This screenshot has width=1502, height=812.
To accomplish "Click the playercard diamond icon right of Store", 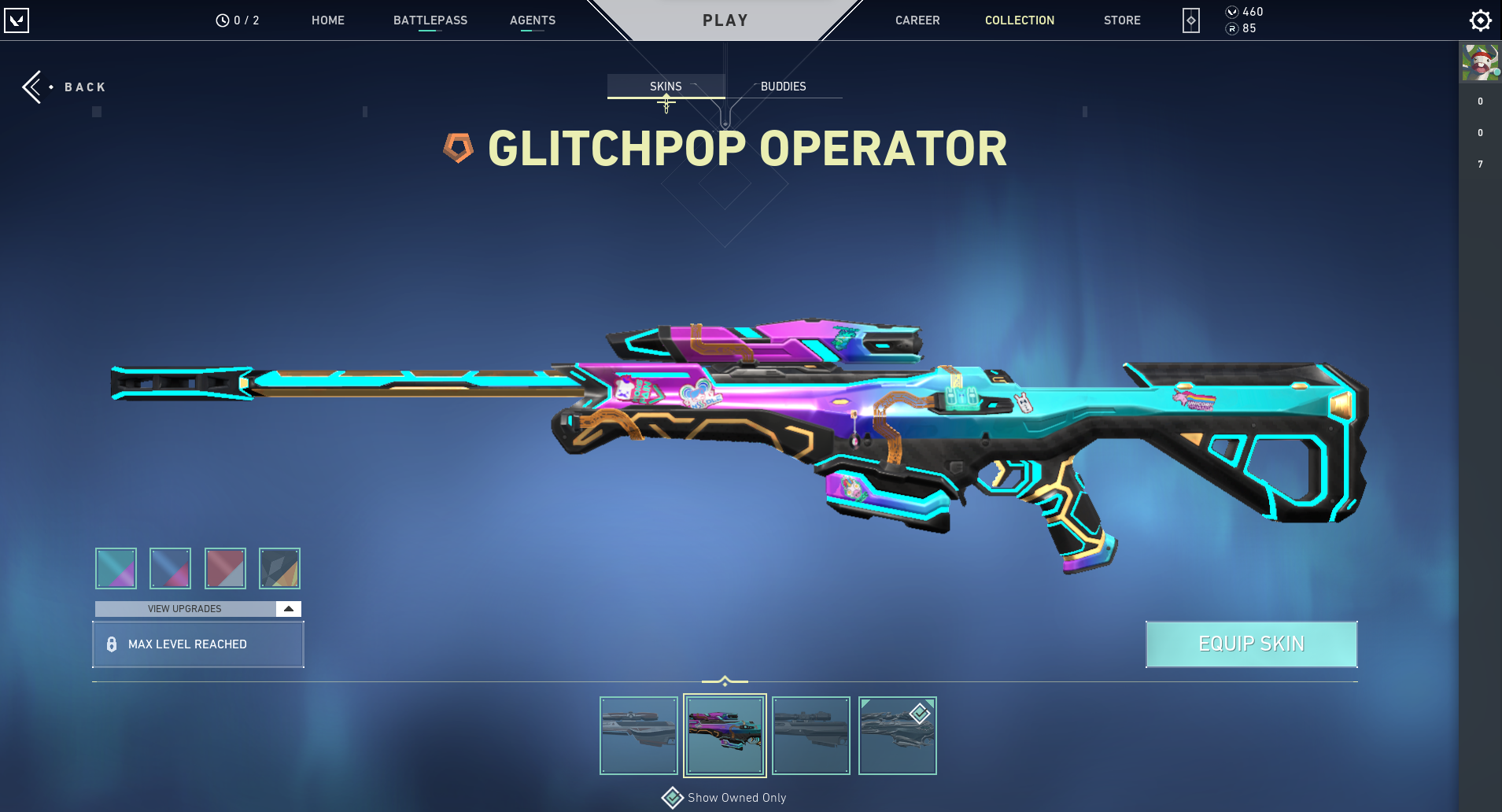I will pos(1190,20).
